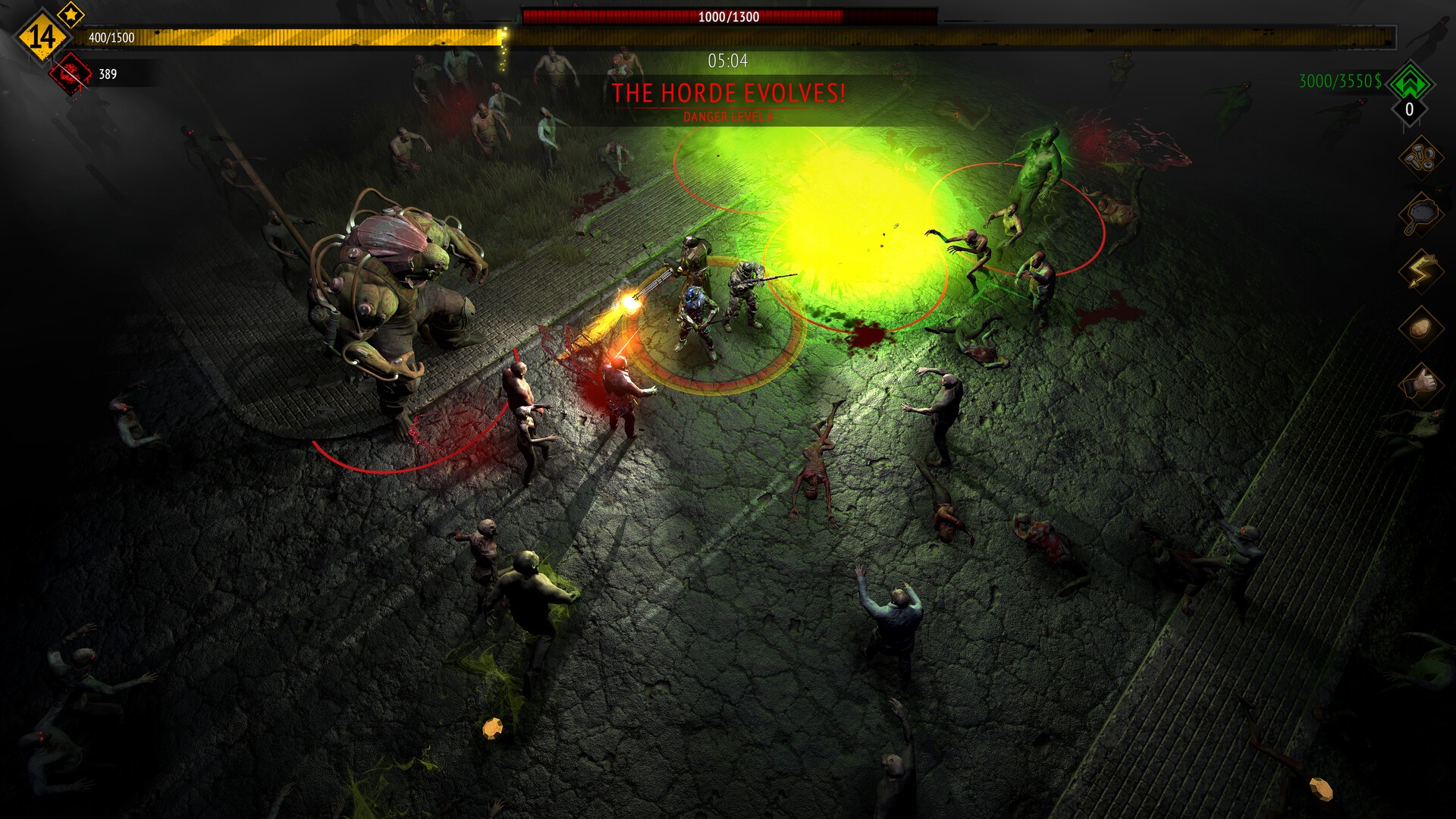Image resolution: width=1456 pixels, height=819 pixels.
Task: Click the level 14 diamond badge
Action: point(42,34)
